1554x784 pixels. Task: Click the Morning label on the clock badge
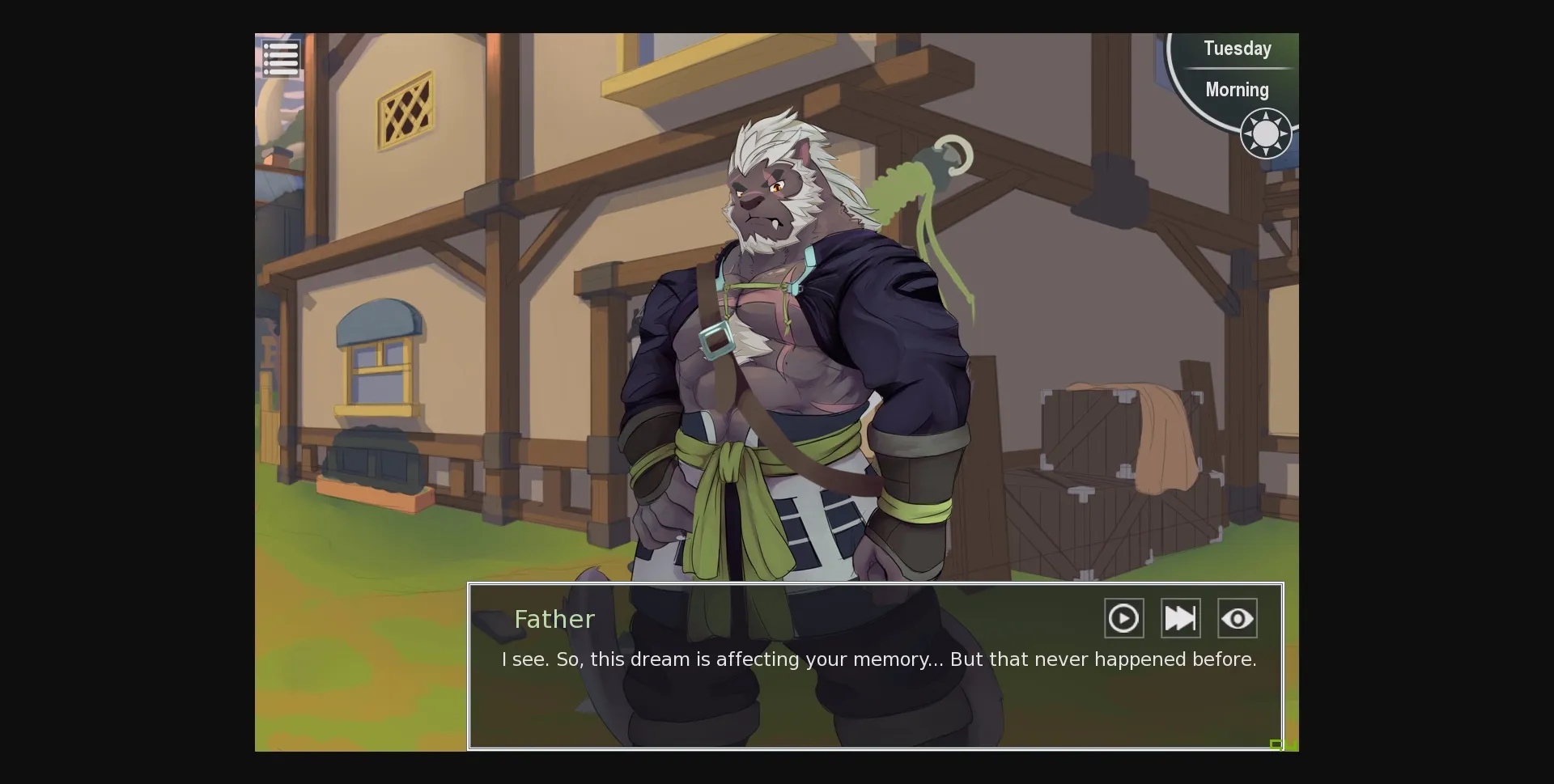point(1237,89)
